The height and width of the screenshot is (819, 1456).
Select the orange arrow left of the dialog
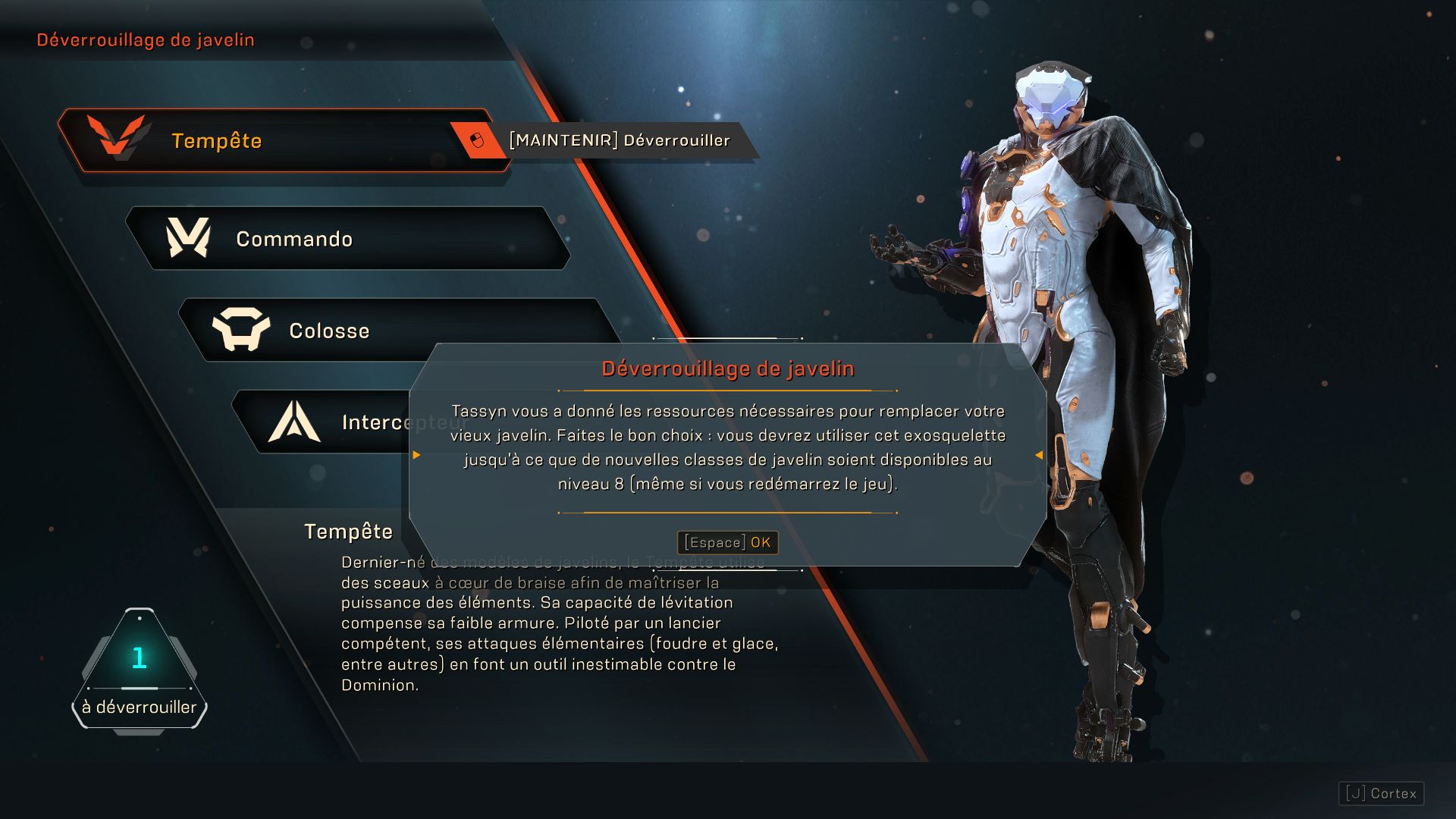(x=415, y=456)
